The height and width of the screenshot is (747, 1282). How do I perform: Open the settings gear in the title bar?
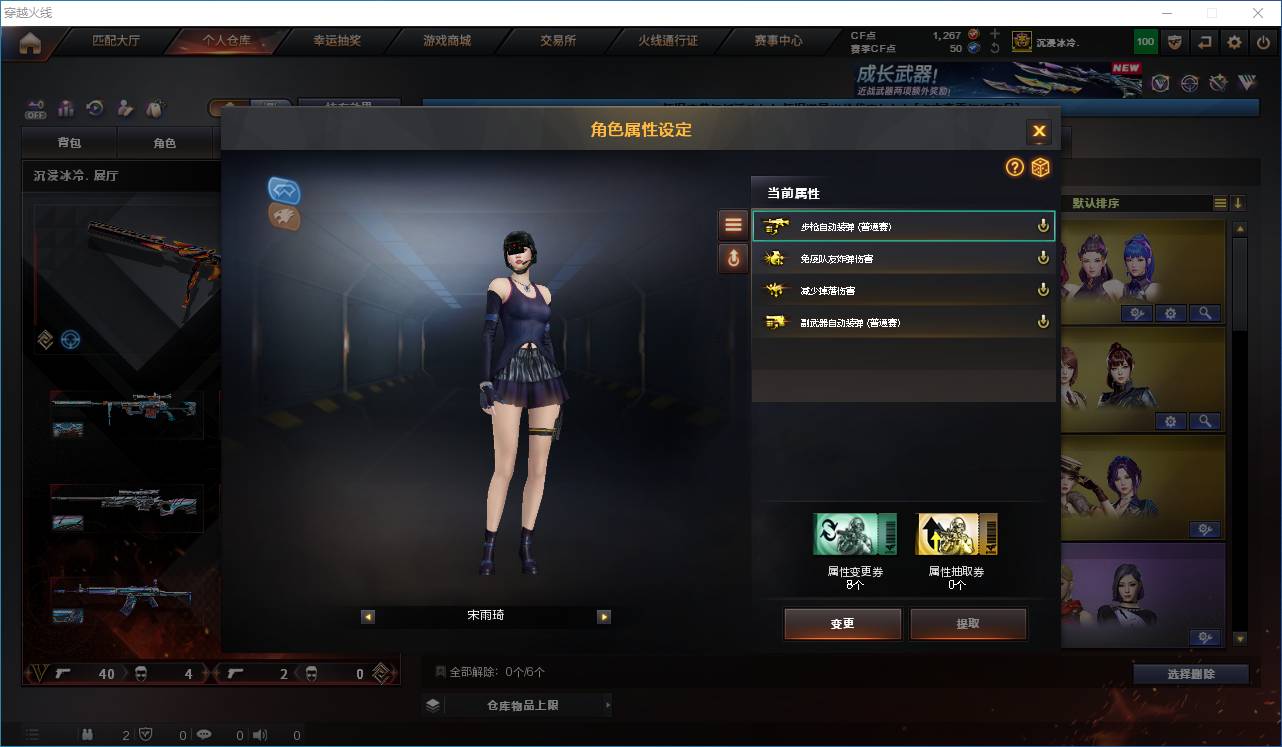tap(1233, 41)
